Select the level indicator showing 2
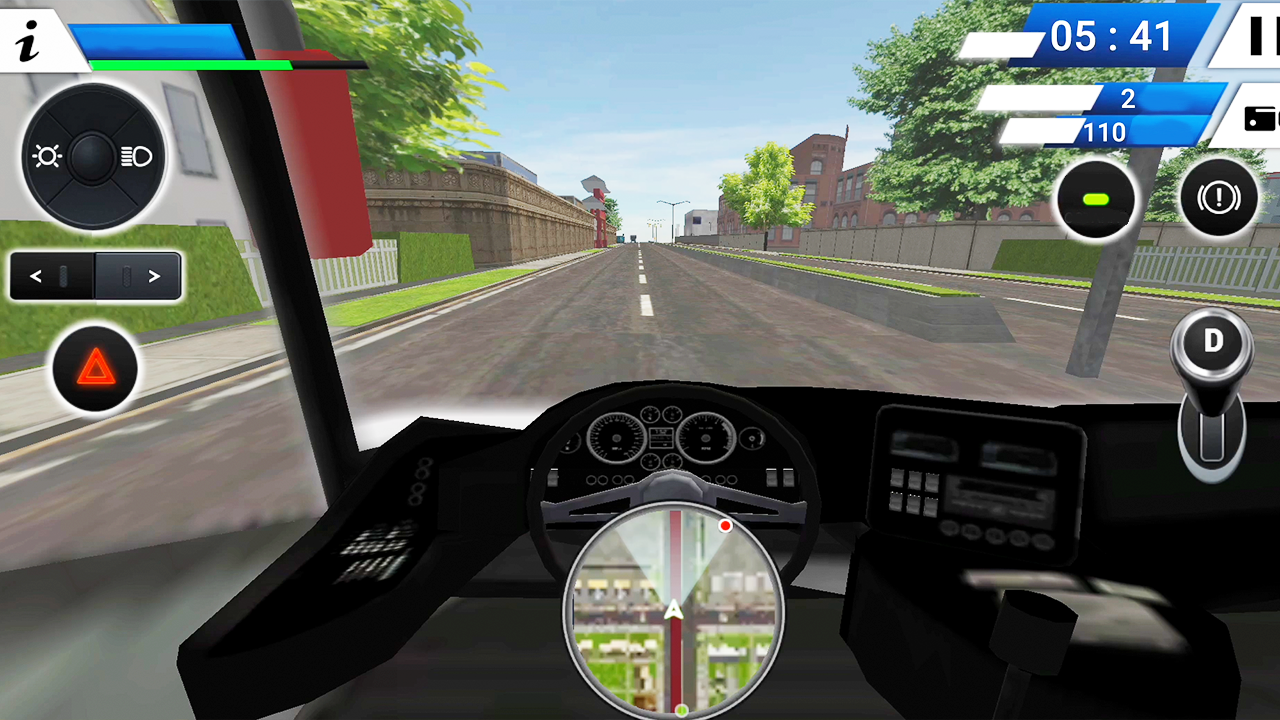Viewport: 1280px width, 720px height. point(1128,100)
